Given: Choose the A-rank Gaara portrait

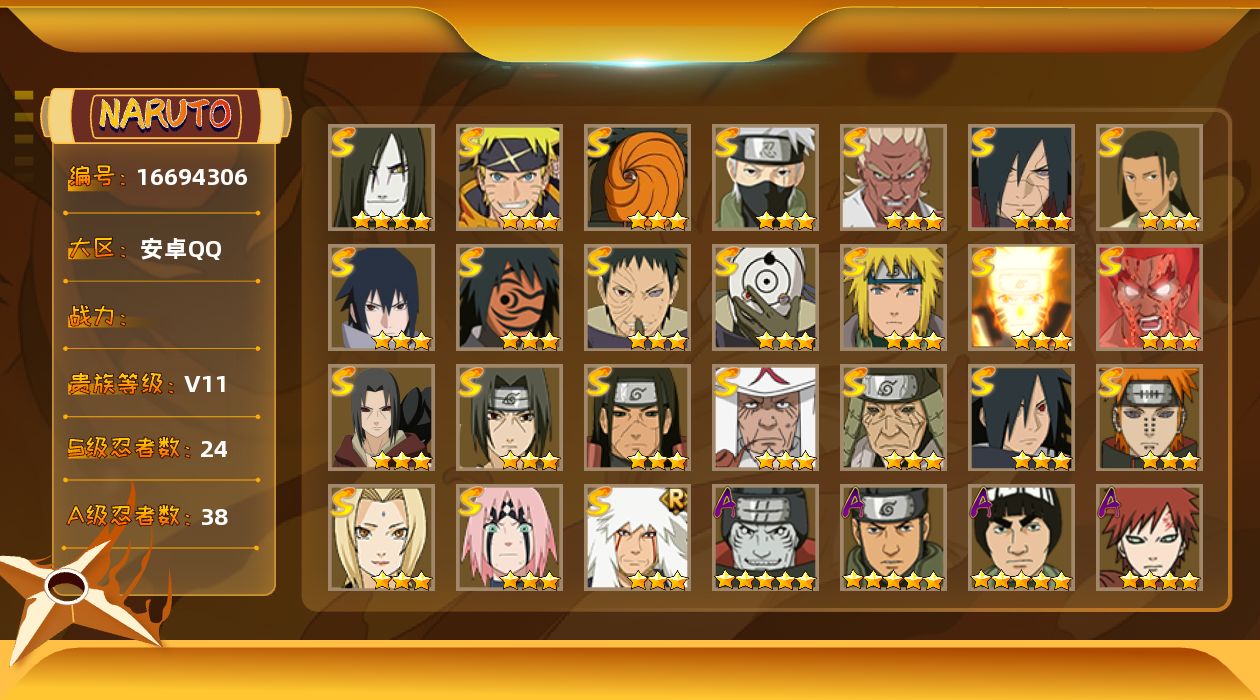Looking at the screenshot, I should [x=1149, y=537].
